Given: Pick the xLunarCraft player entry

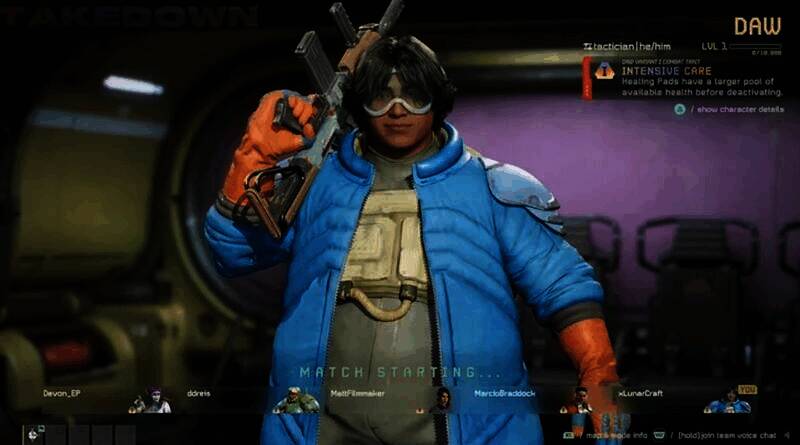Looking at the screenshot, I should click(x=640, y=394).
